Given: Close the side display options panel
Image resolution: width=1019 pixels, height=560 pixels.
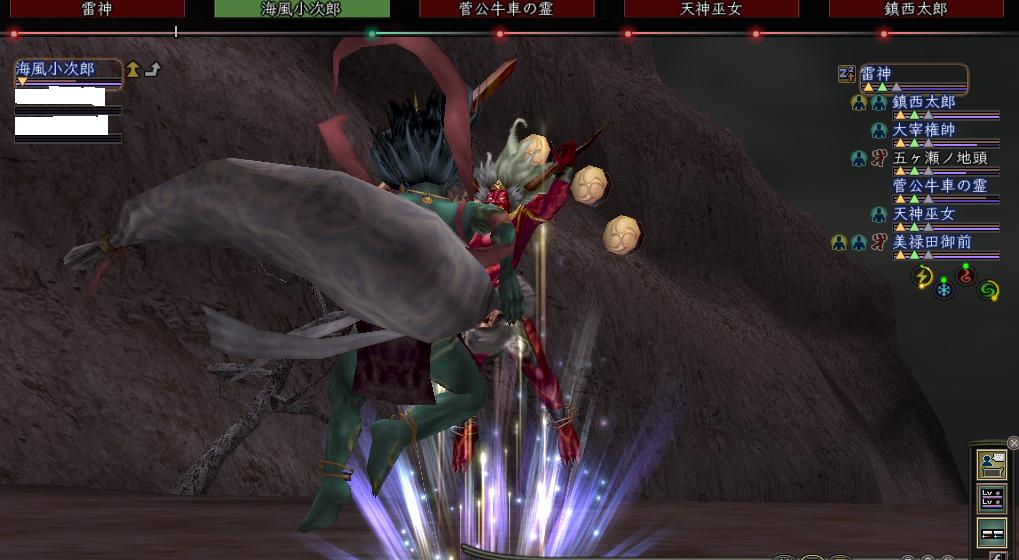Looking at the screenshot, I should point(1012,443).
